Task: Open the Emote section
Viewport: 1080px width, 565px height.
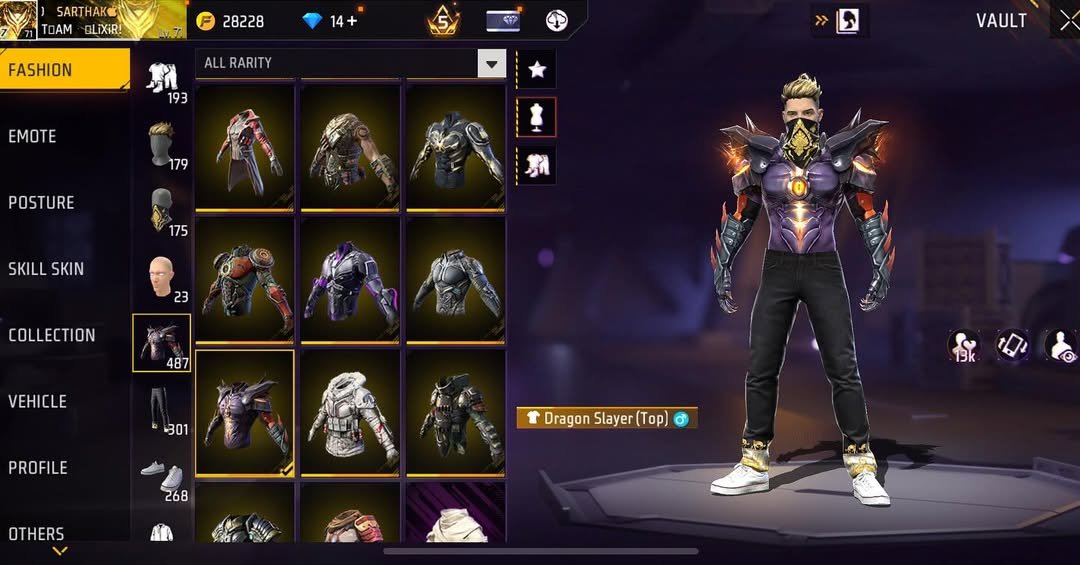Action: 33,137
